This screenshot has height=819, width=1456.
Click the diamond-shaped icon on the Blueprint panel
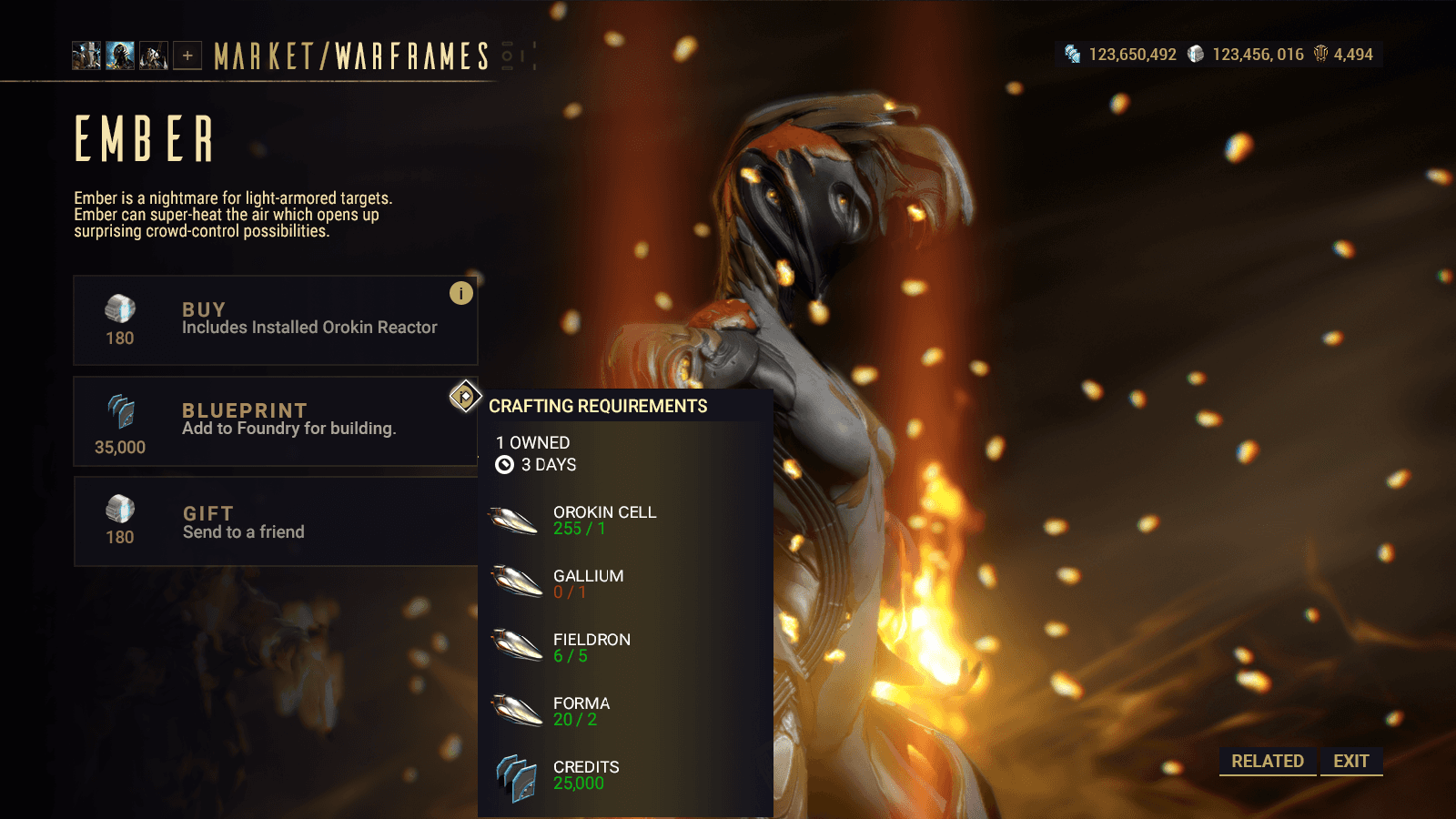465,397
